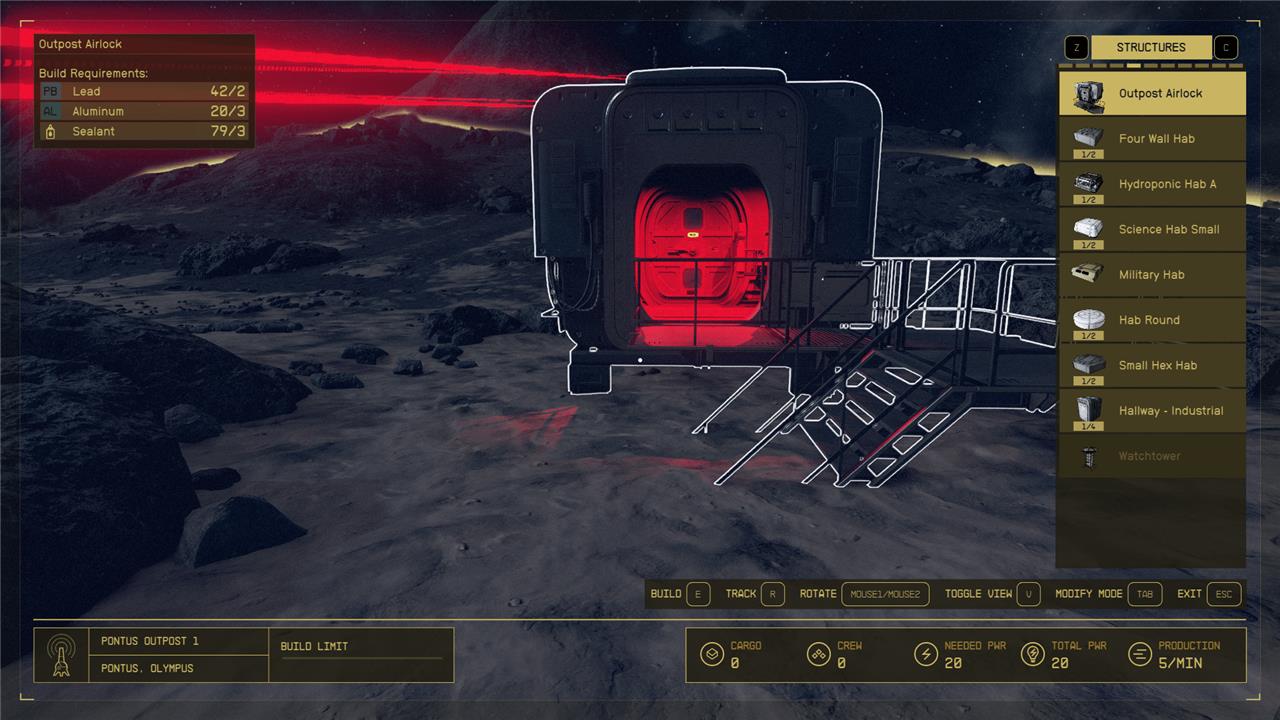Screen dimensions: 1280x720
Task: Pick the Small Hex Hab entry
Action: coord(1152,365)
